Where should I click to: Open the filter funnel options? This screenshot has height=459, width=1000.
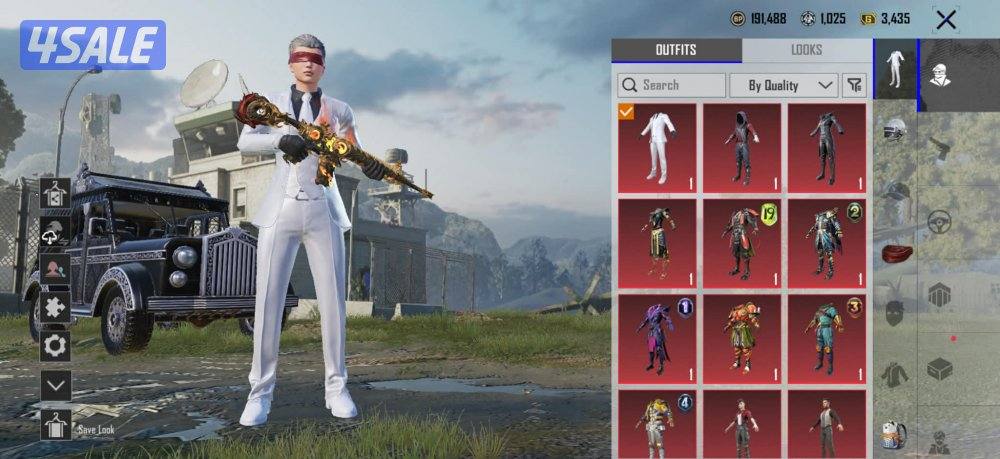[x=854, y=85]
